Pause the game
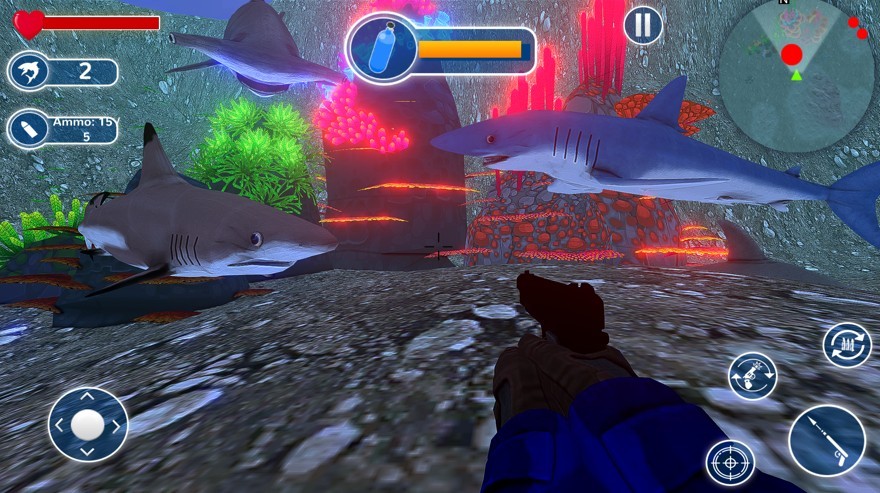880x493 pixels. pos(643,24)
